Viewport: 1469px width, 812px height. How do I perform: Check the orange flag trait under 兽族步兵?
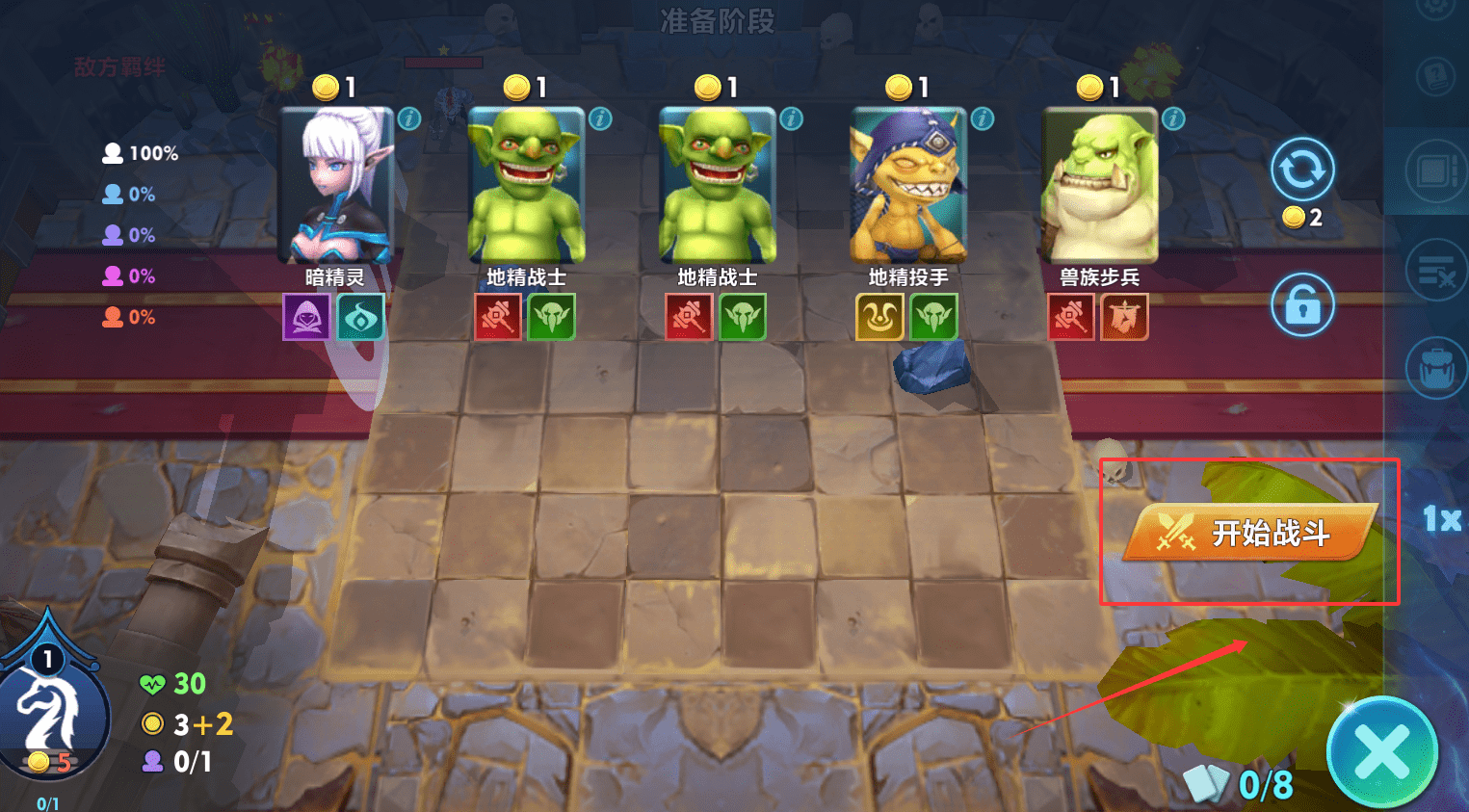(1125, 317)
